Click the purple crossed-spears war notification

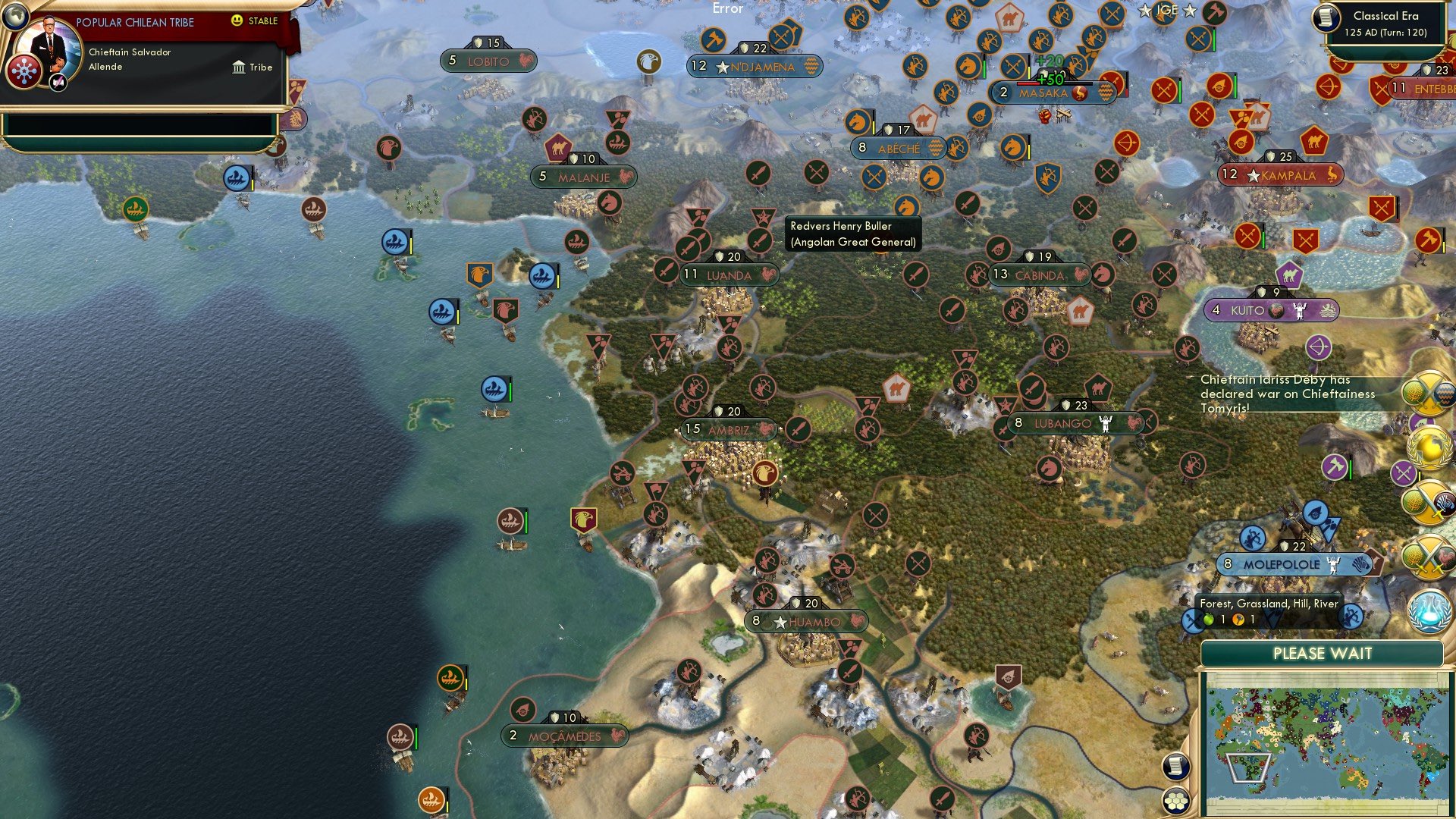click(1404, 472)
